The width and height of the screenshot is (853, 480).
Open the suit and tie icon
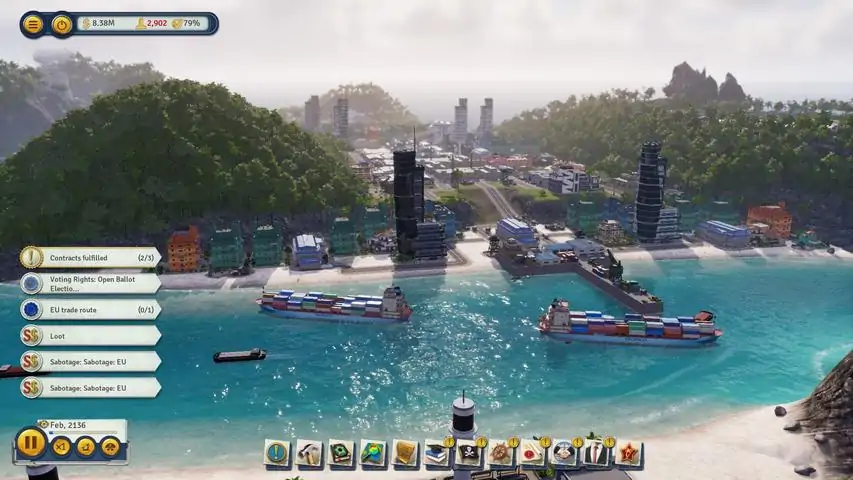[597, 453]
